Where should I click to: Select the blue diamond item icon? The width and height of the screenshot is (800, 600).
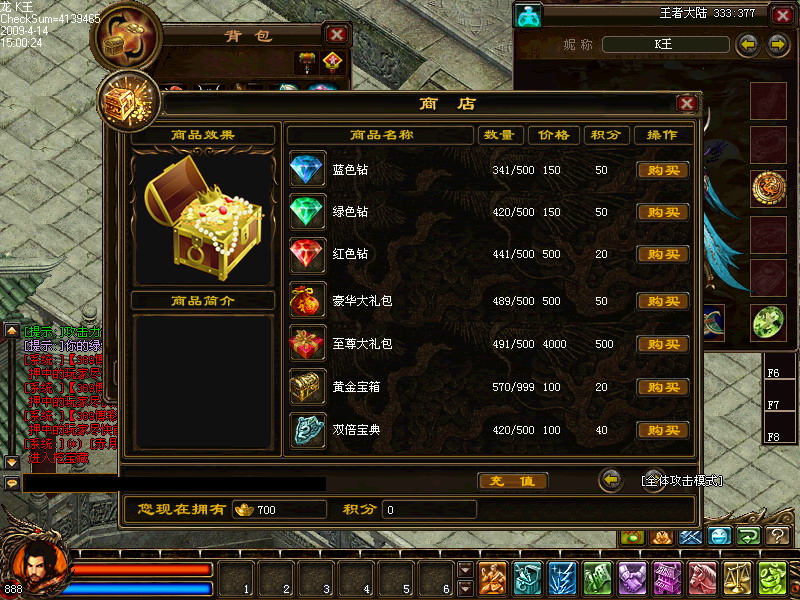coord(307,170)
